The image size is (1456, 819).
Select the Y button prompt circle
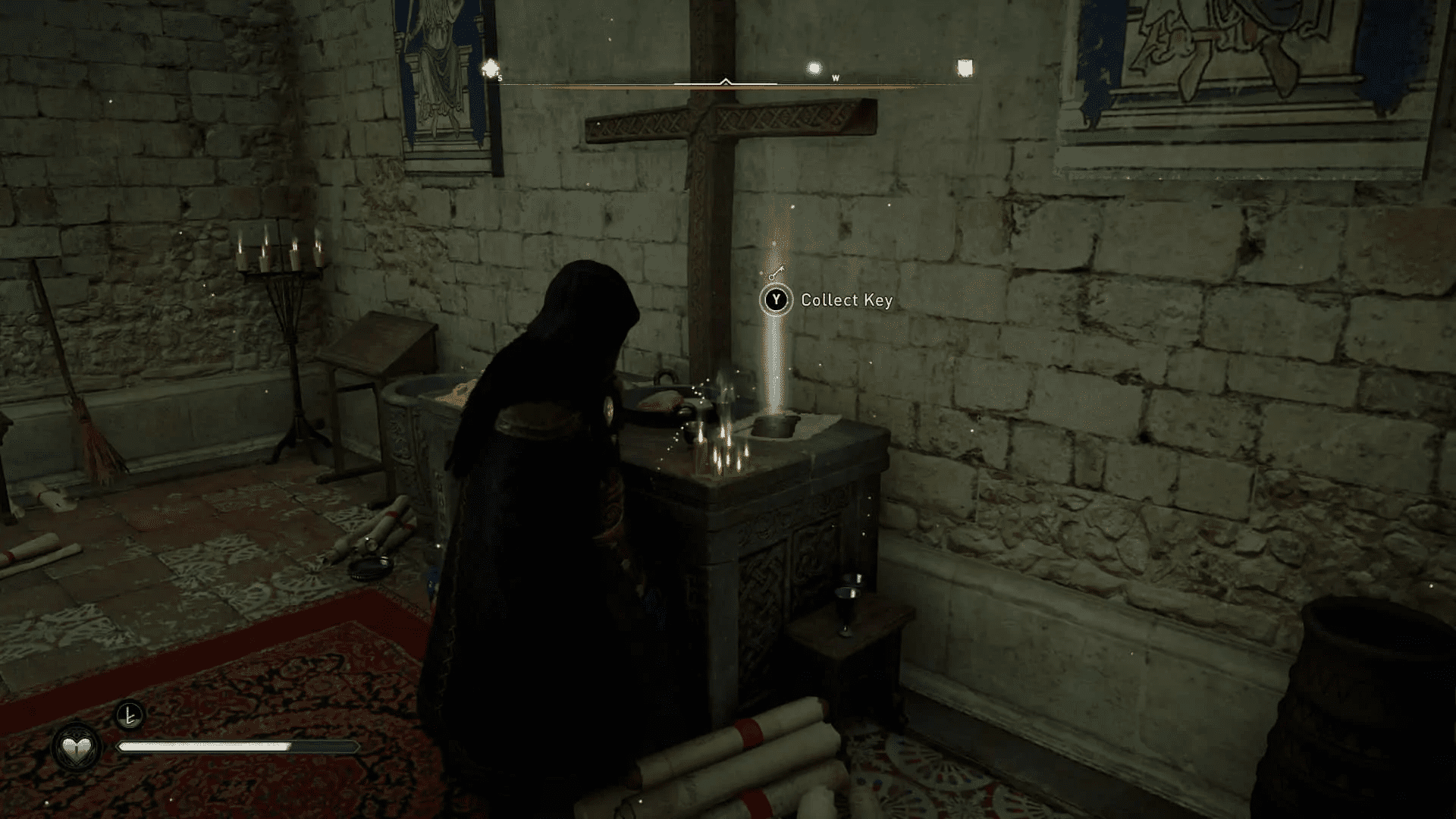click(776, 300)
